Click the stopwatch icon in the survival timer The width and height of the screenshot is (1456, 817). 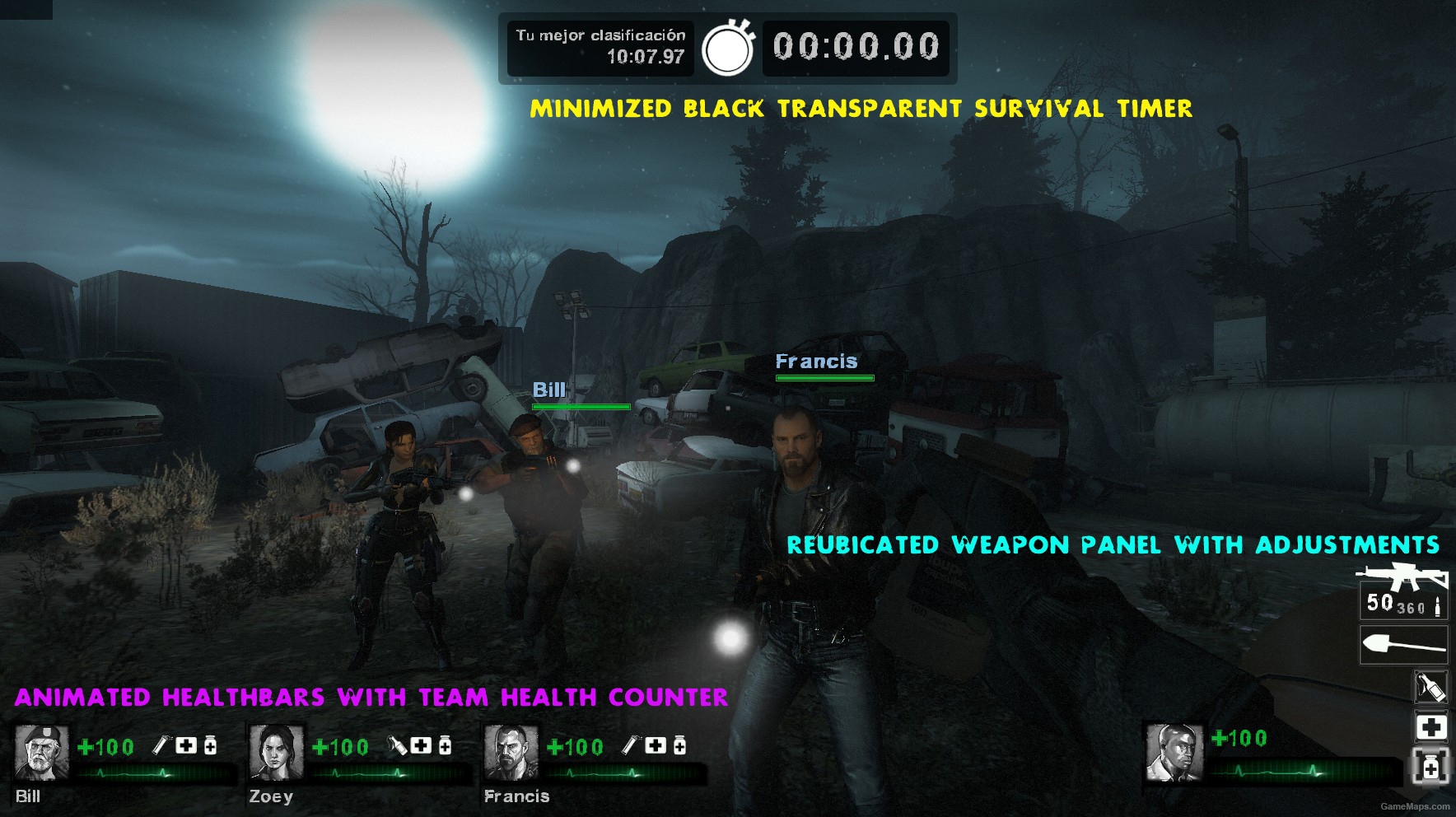[x=728, y=49]
